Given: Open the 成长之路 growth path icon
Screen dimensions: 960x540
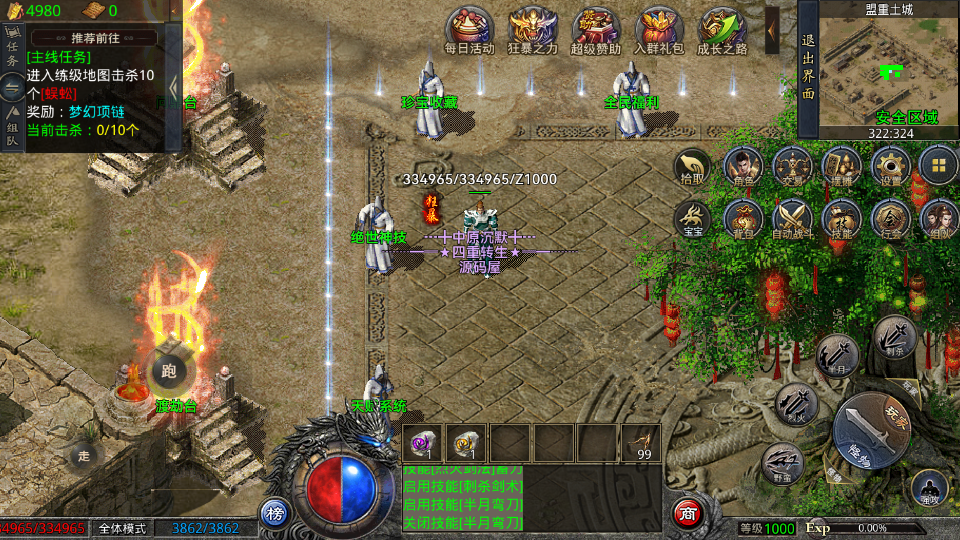Looking at the screenshot, I should (722, 30).
